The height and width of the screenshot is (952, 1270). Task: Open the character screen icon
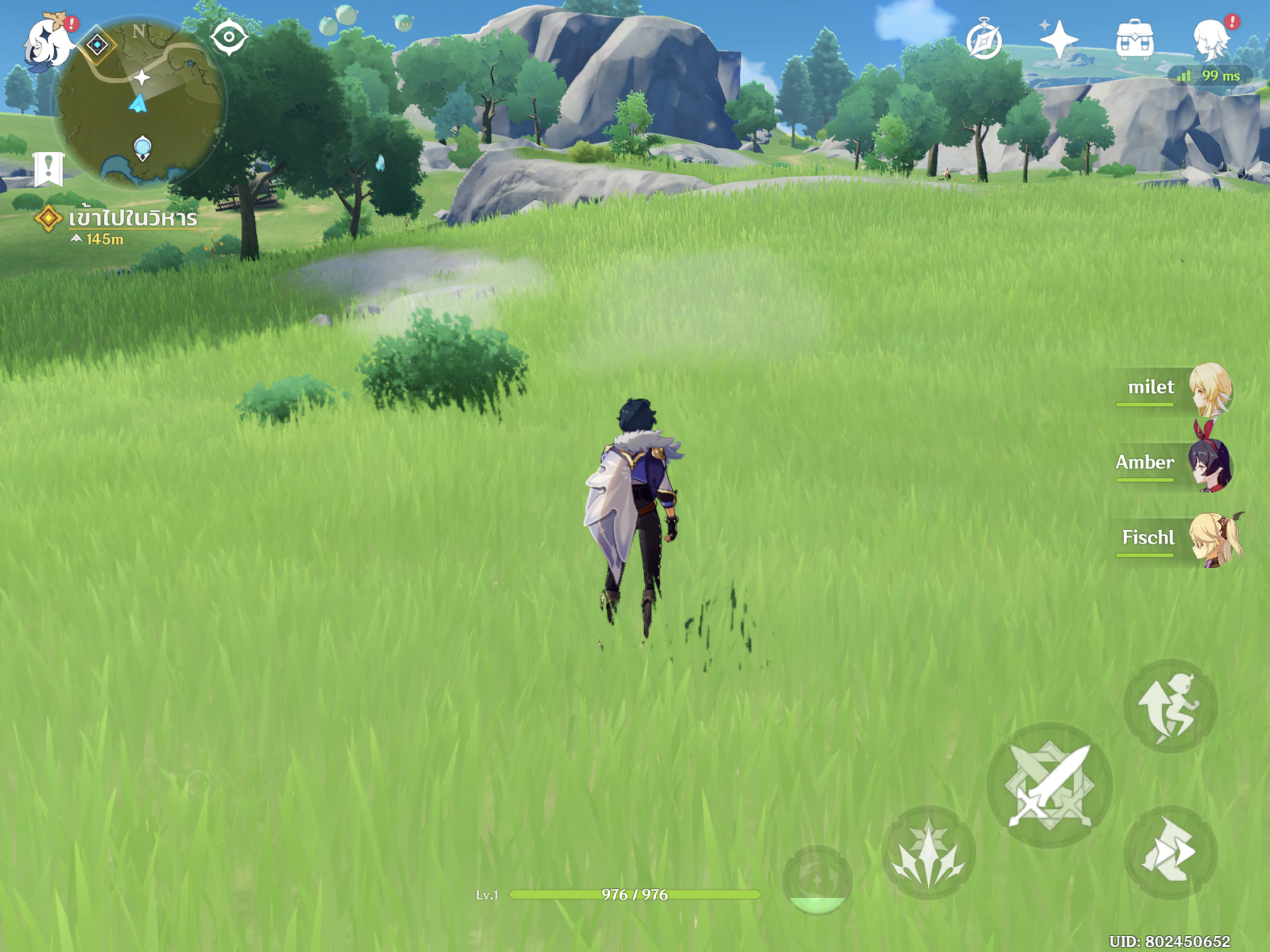click(x=1212, y=40)
